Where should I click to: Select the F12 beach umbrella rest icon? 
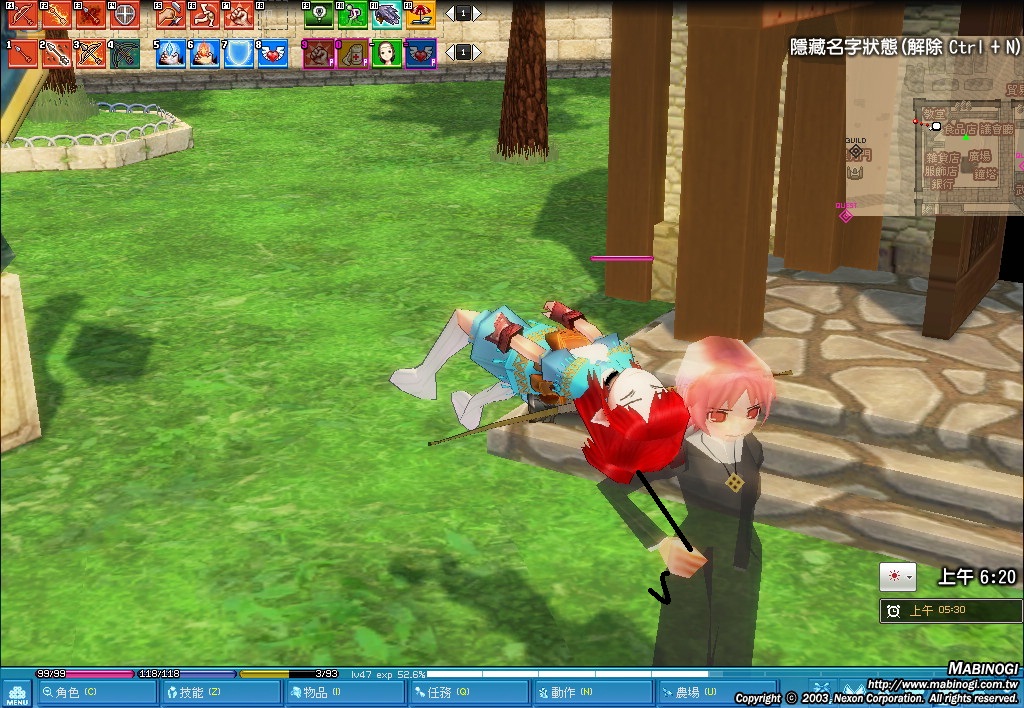click(421, 14)
